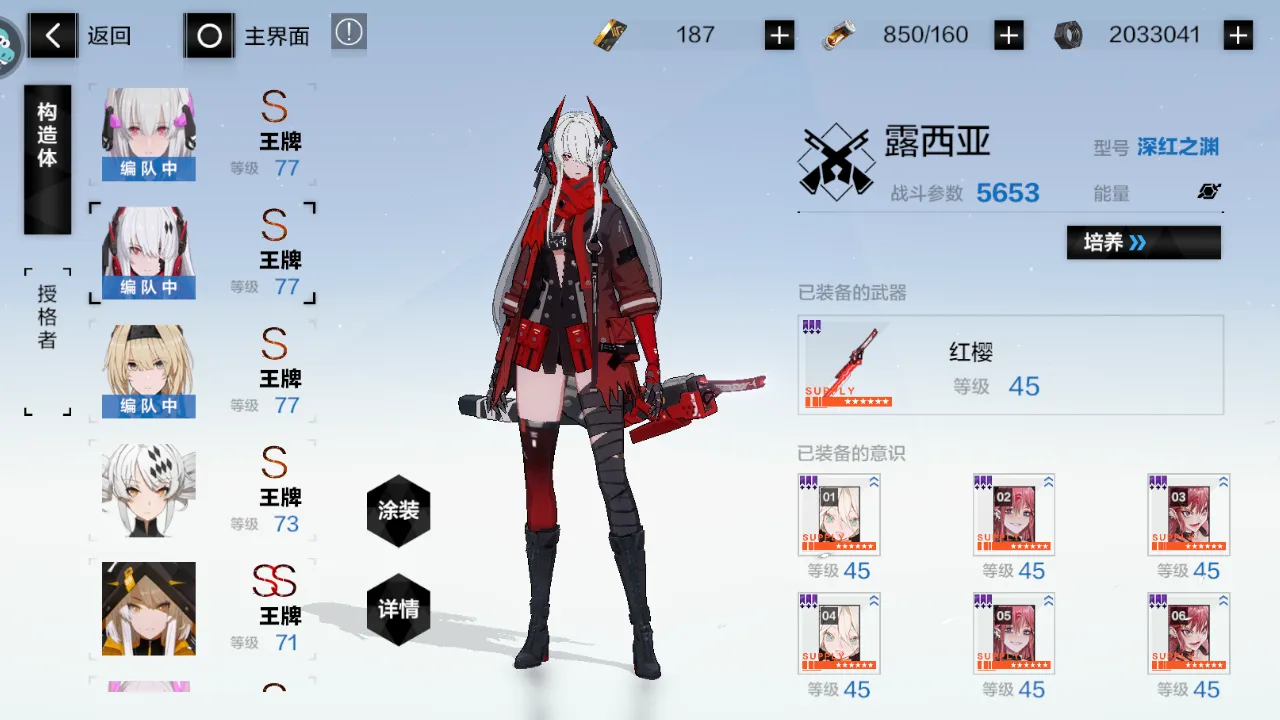Image resolution: width=1280 pixels, height=720 pixels.
Task: Select memory slot 03
Action: [1188, 514]
